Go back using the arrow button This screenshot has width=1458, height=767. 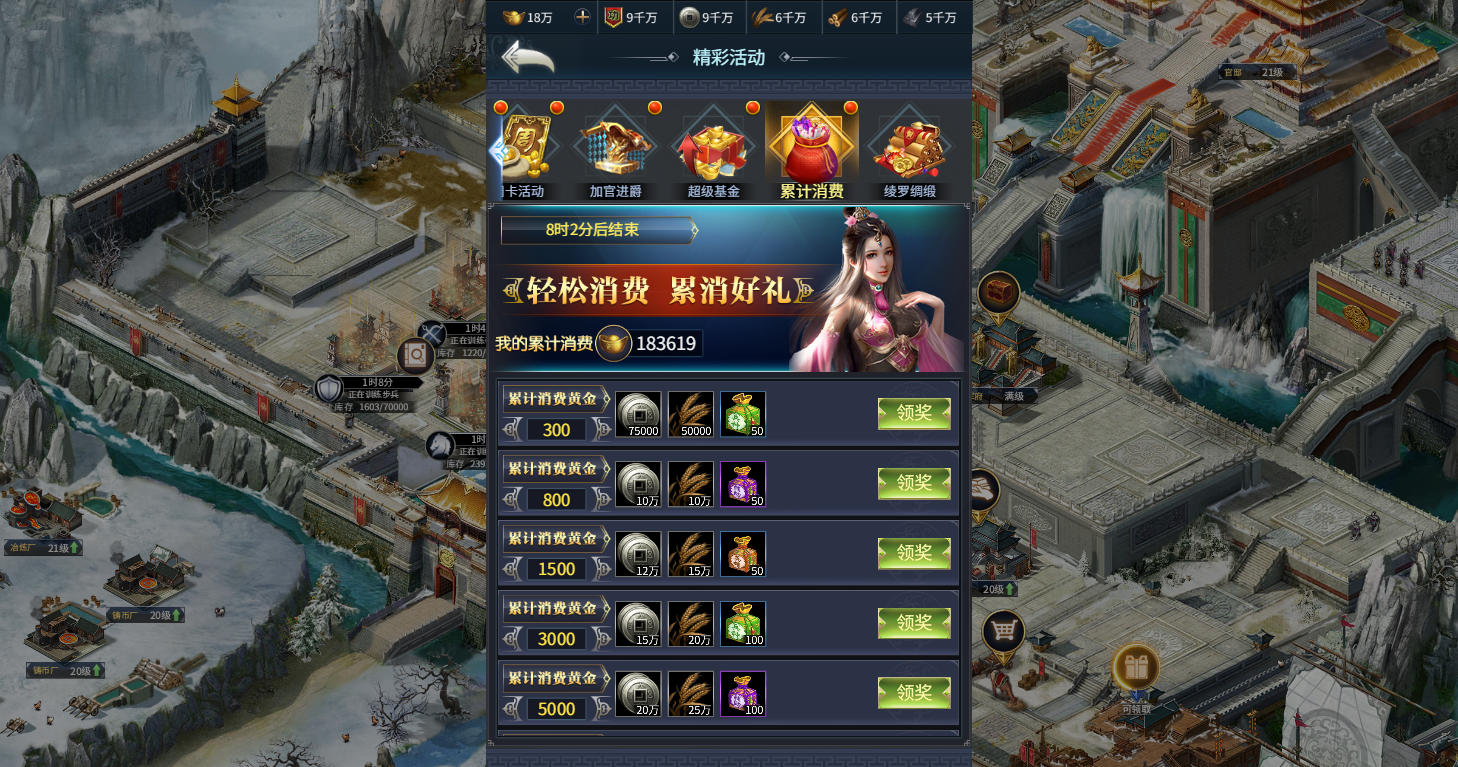[x=527, y=58]
